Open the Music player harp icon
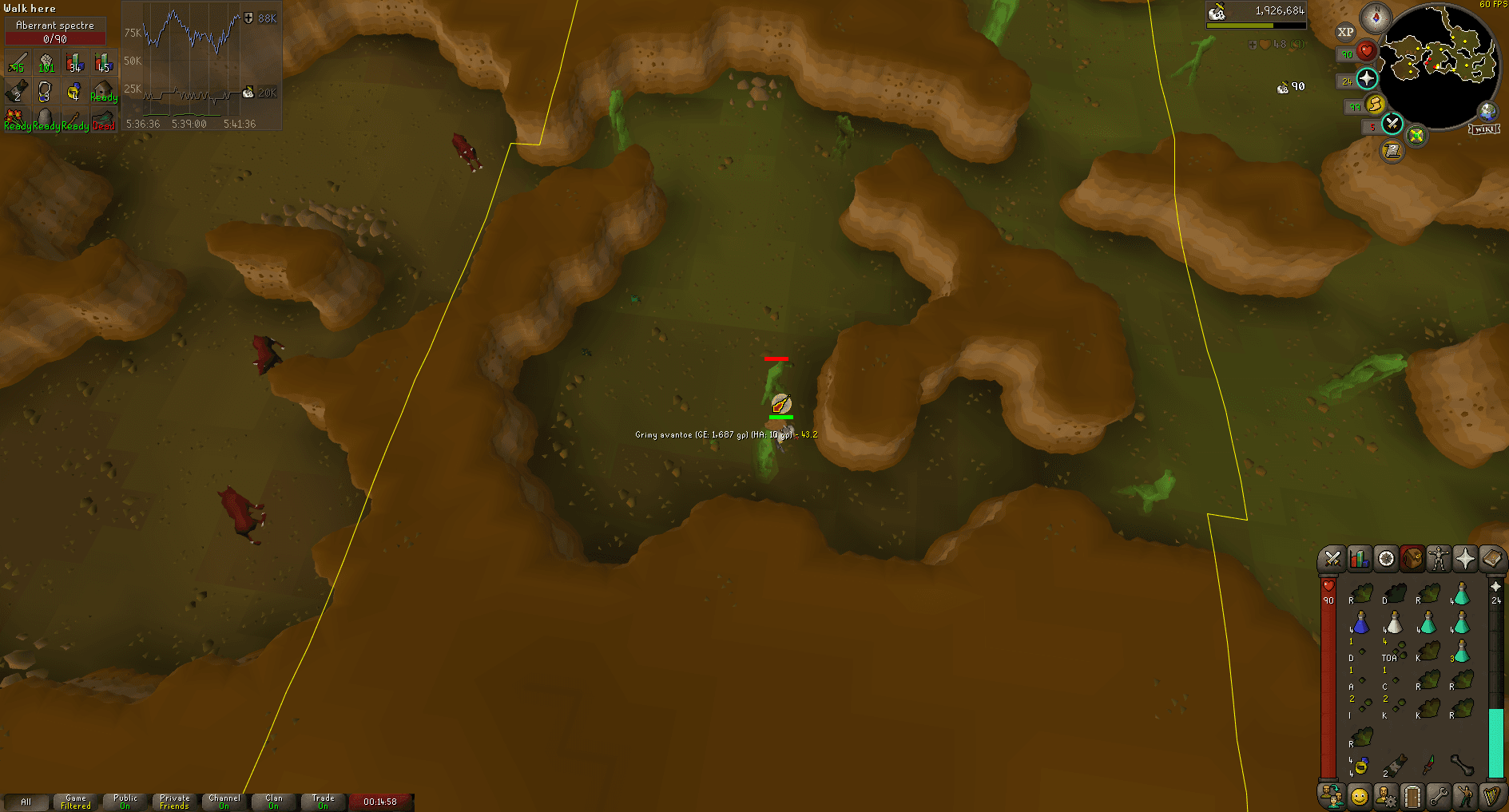 pos(1492,796)
